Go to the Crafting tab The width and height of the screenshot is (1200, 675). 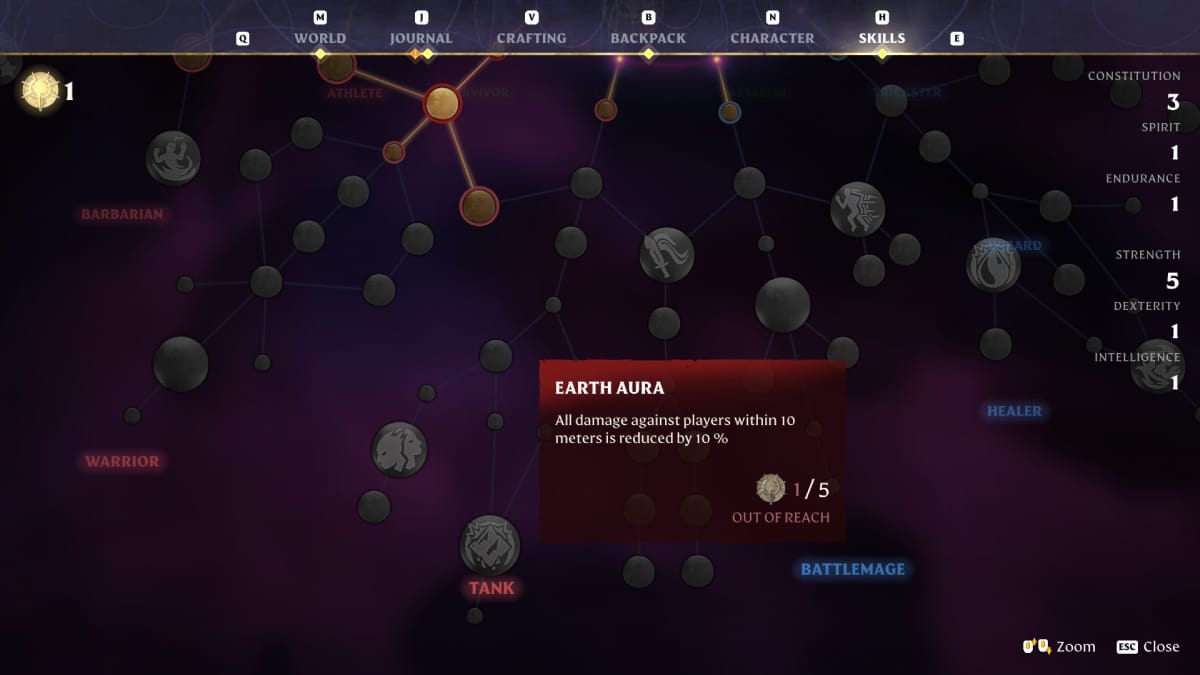tap(531, 38)
